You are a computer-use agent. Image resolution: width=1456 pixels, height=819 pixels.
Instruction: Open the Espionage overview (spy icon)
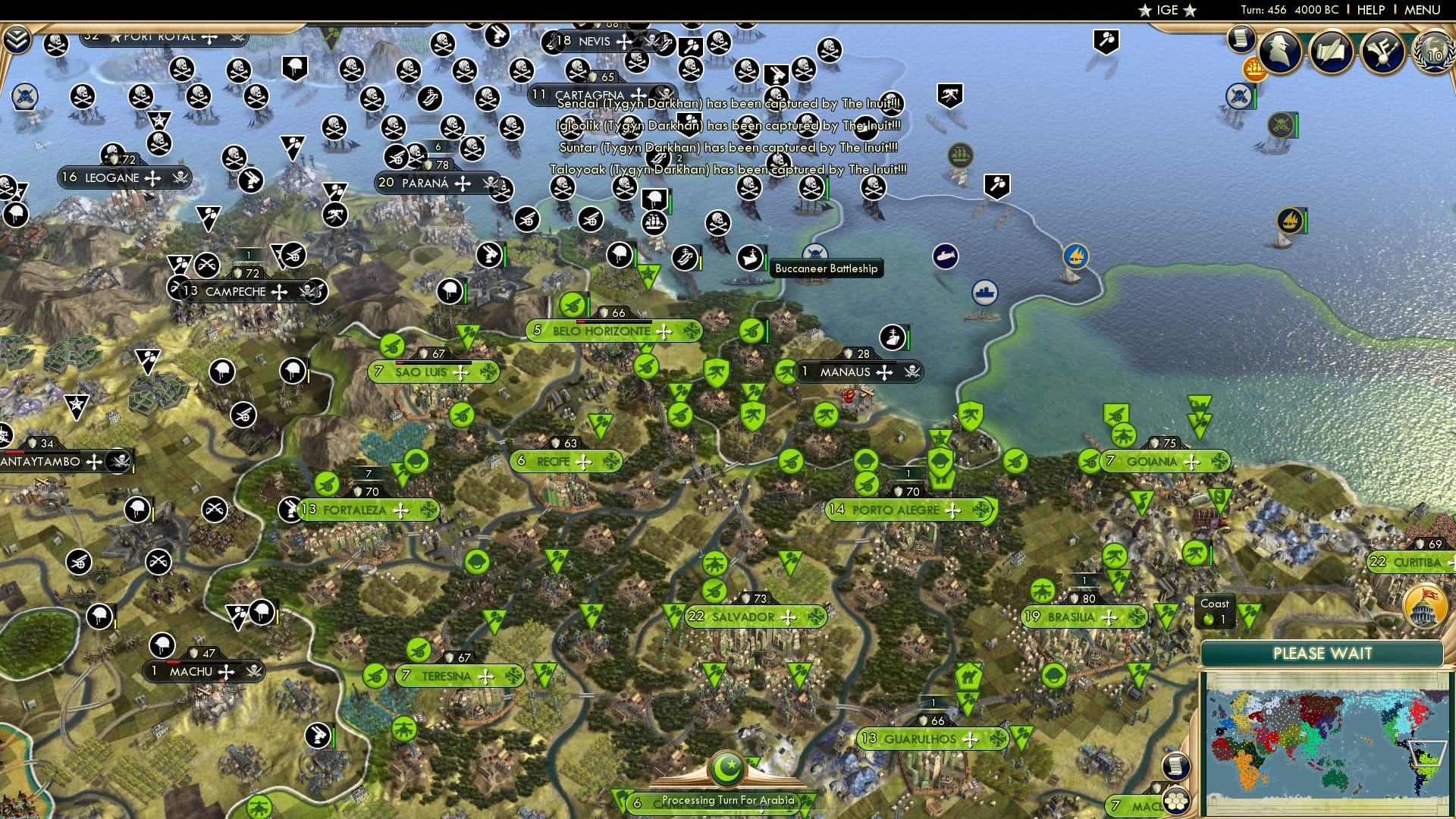1279,53
